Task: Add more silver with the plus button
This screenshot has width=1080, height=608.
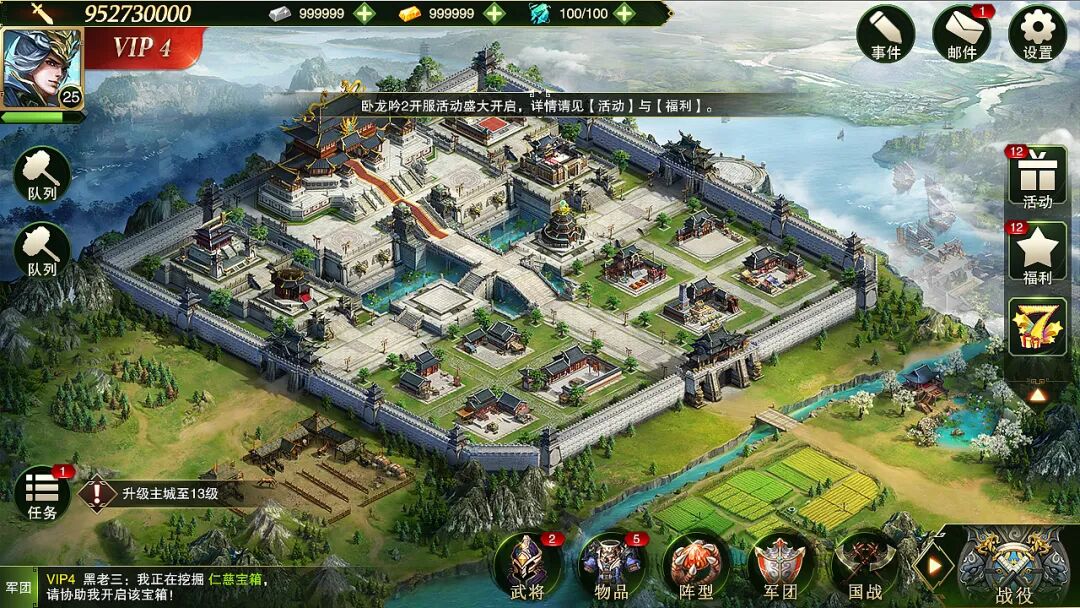Action: click(x=365, y=13)
